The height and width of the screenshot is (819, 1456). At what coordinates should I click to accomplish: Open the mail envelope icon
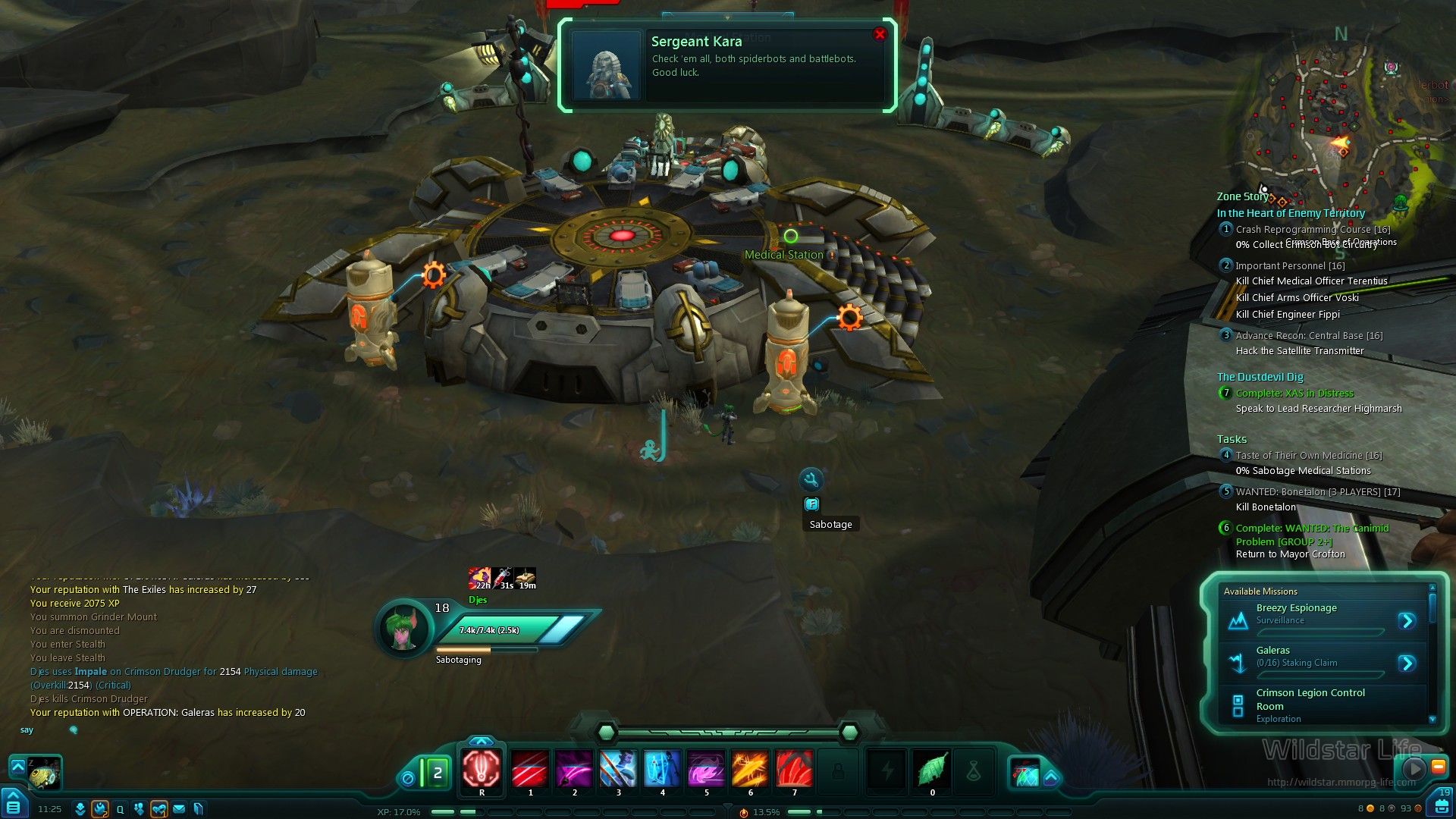point(179,809)
